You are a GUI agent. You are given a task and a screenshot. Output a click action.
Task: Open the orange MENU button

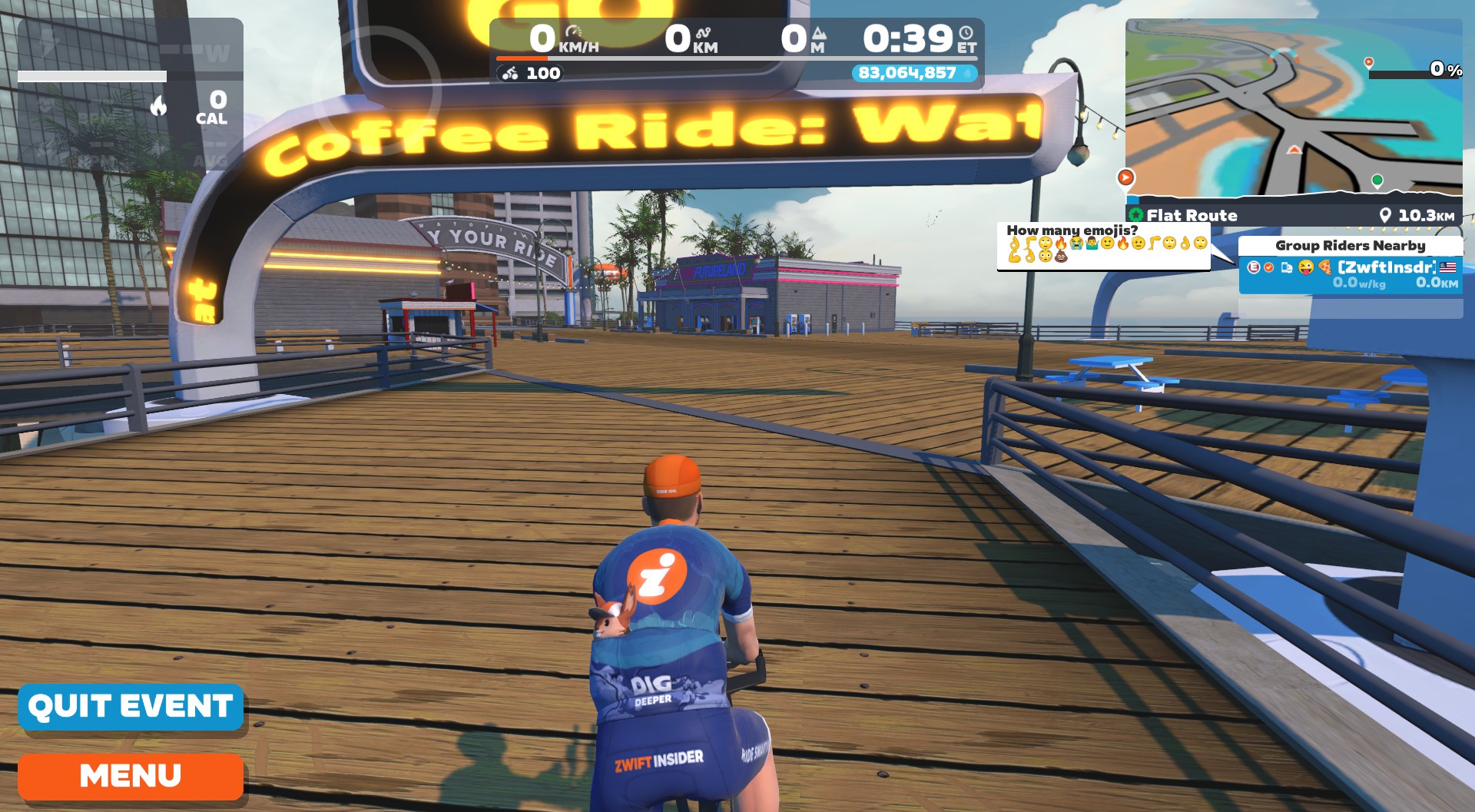tap(131, 776)
